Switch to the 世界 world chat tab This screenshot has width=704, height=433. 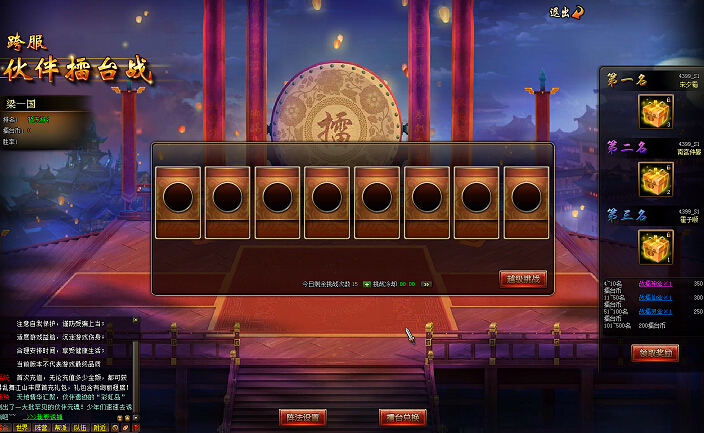(x=23, y=427)
